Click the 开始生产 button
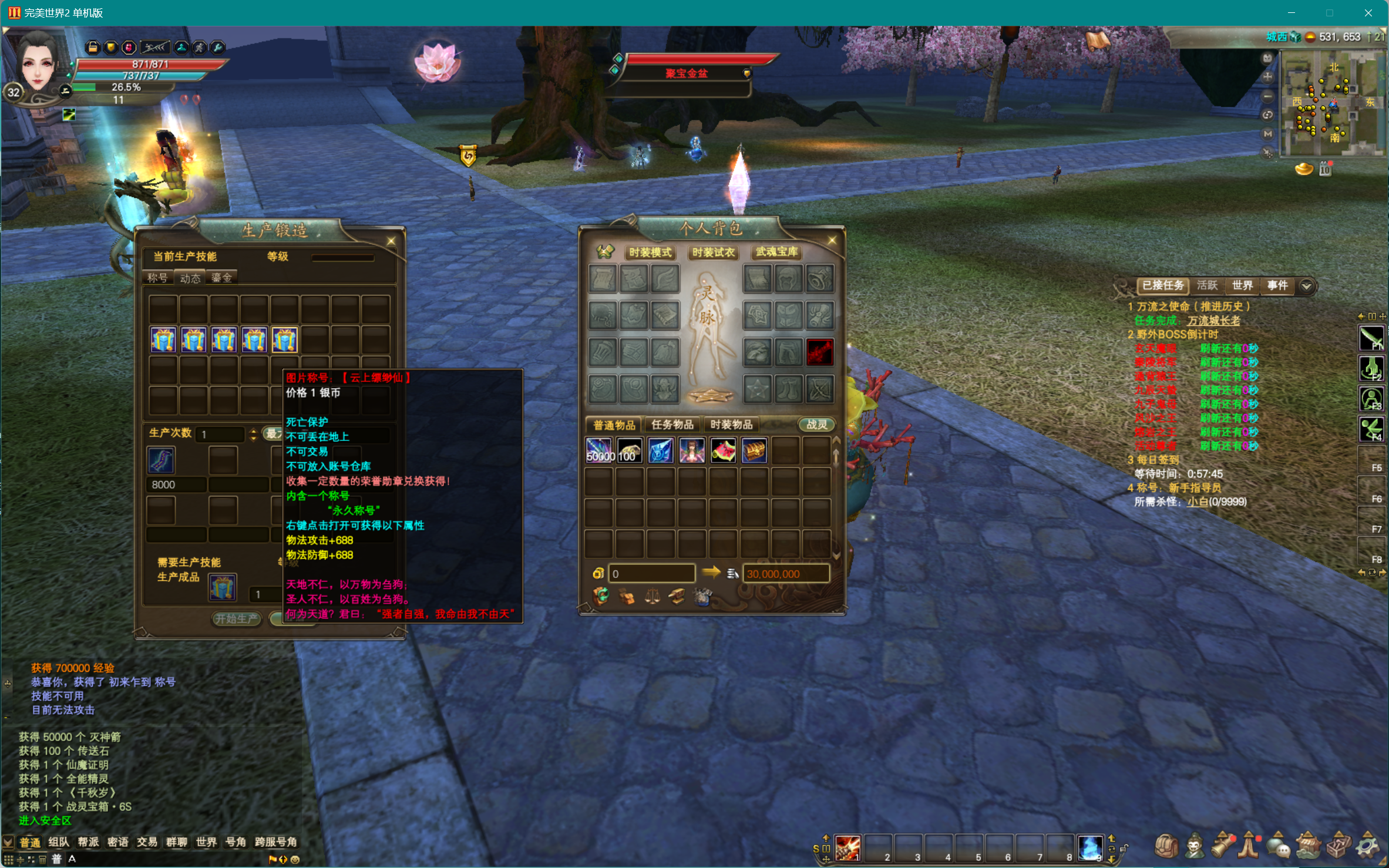This screenshot has height=868, width=1389. pos(236,618)
